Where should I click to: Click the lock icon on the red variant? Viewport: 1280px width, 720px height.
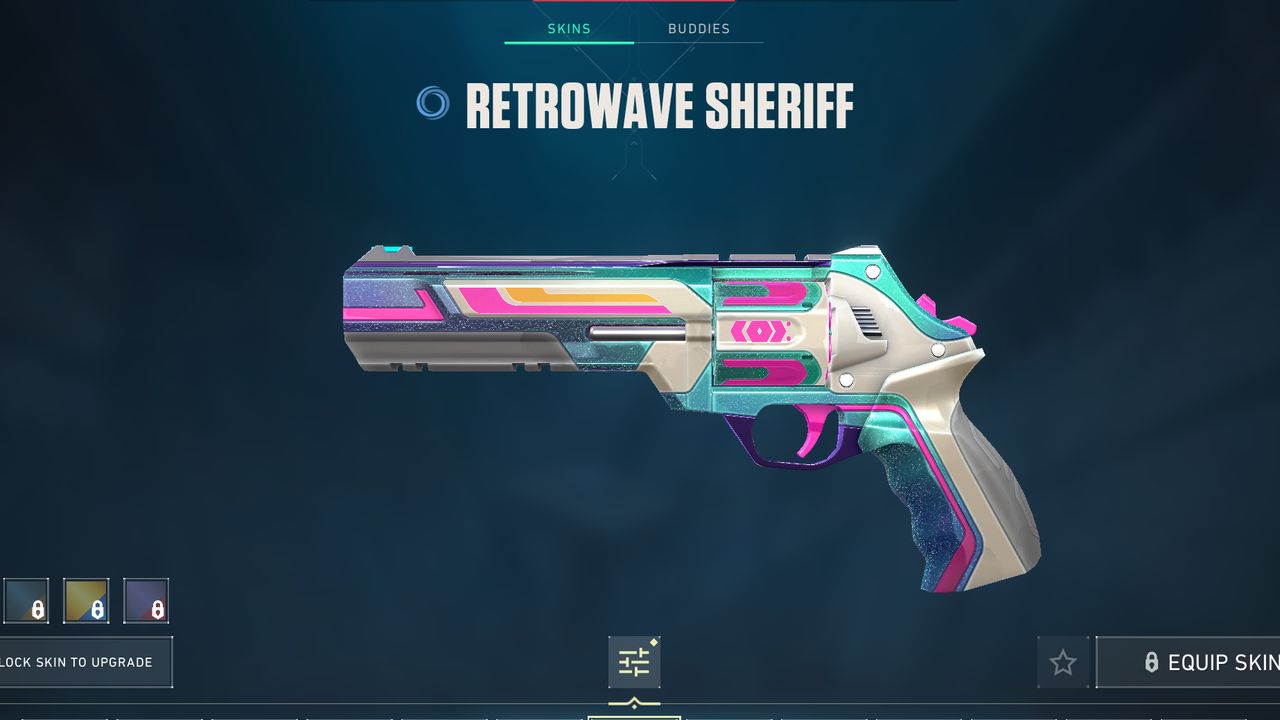point(156,608)
